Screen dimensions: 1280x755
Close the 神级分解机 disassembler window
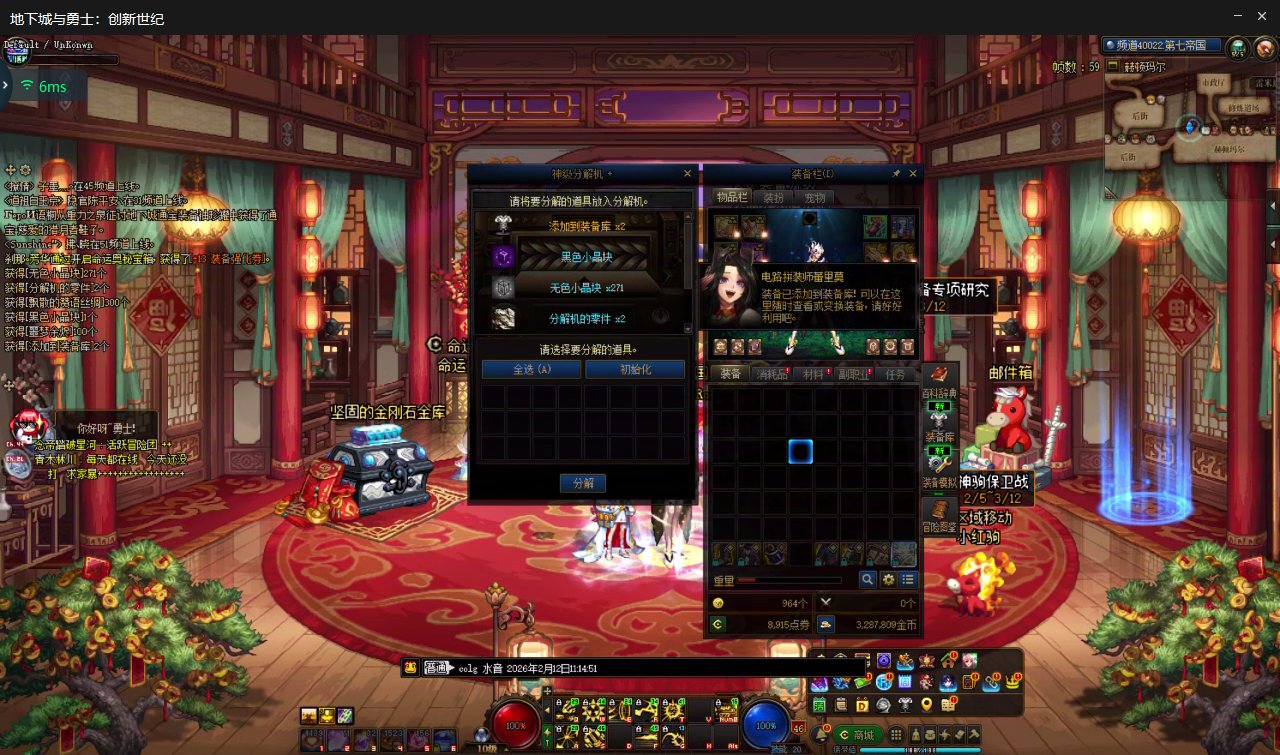[x=687, y=174]
